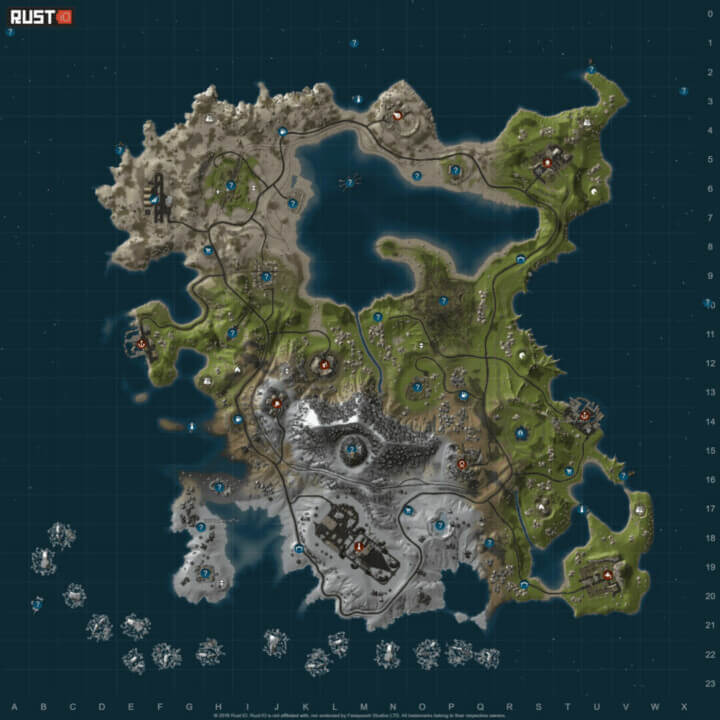Click the red marker on the northern desert dome
Image resolution: width=720 pixels, height=720 pixels.
click(x=397, y=115)
